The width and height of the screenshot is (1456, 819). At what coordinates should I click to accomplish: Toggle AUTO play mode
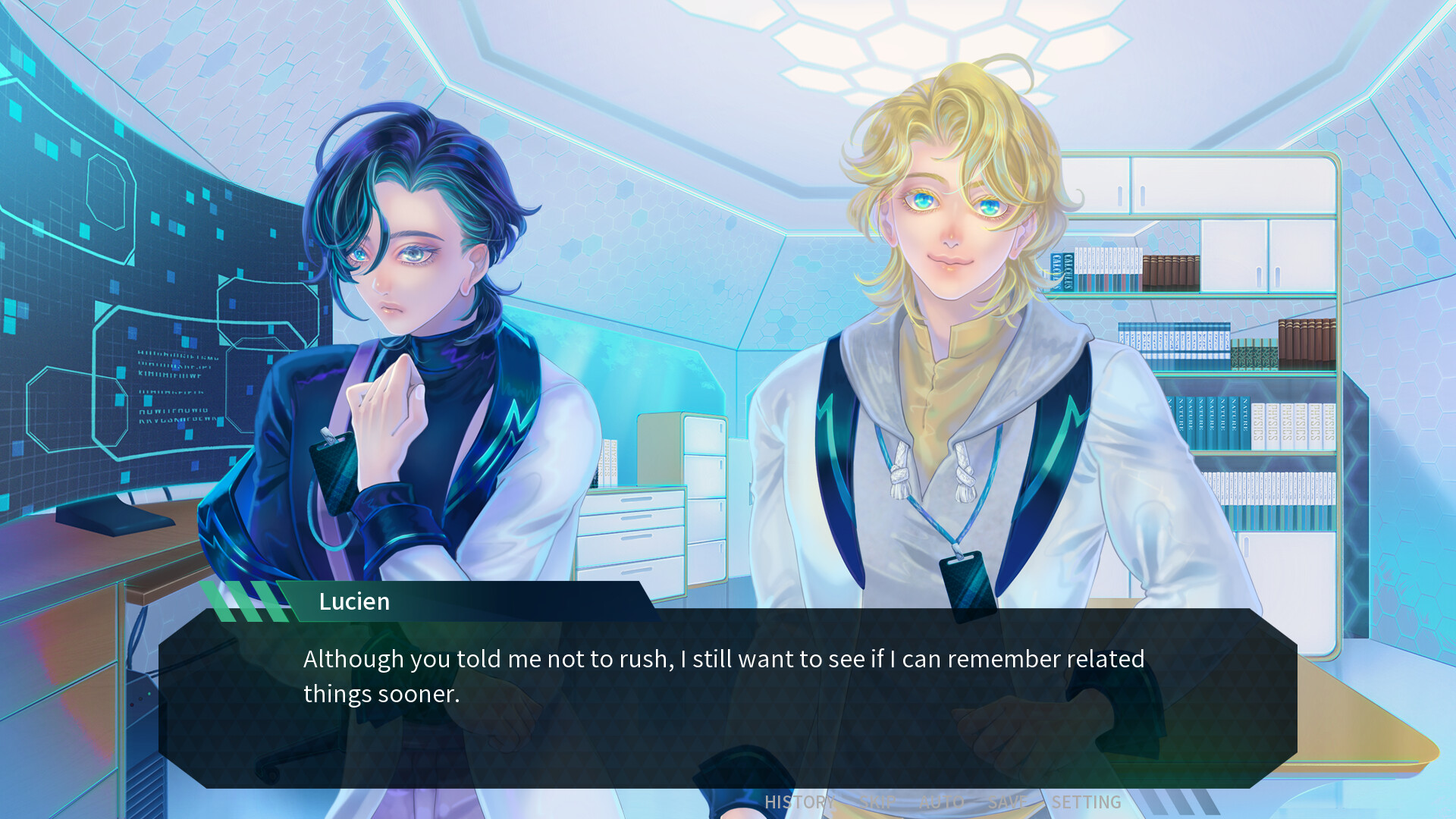point(942,801)
